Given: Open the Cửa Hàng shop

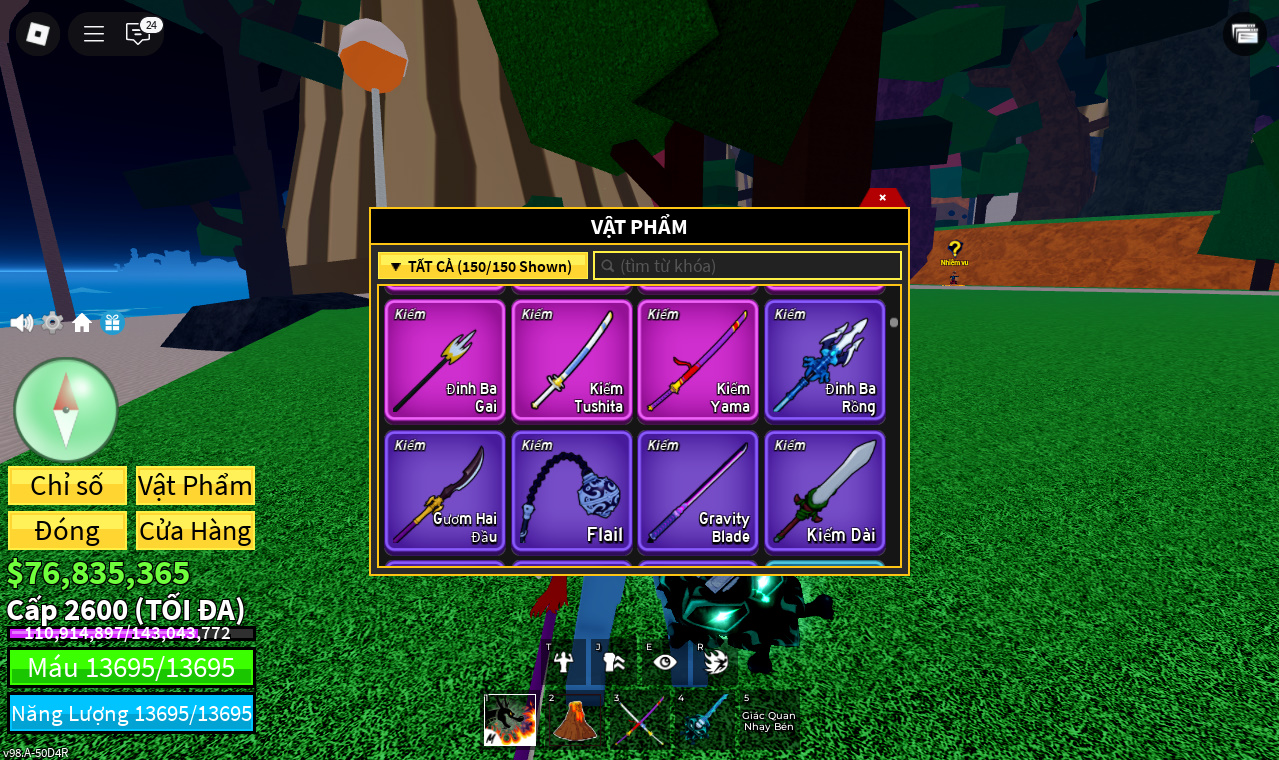Looking at the screenshot, I should click(x=195, y=530).
